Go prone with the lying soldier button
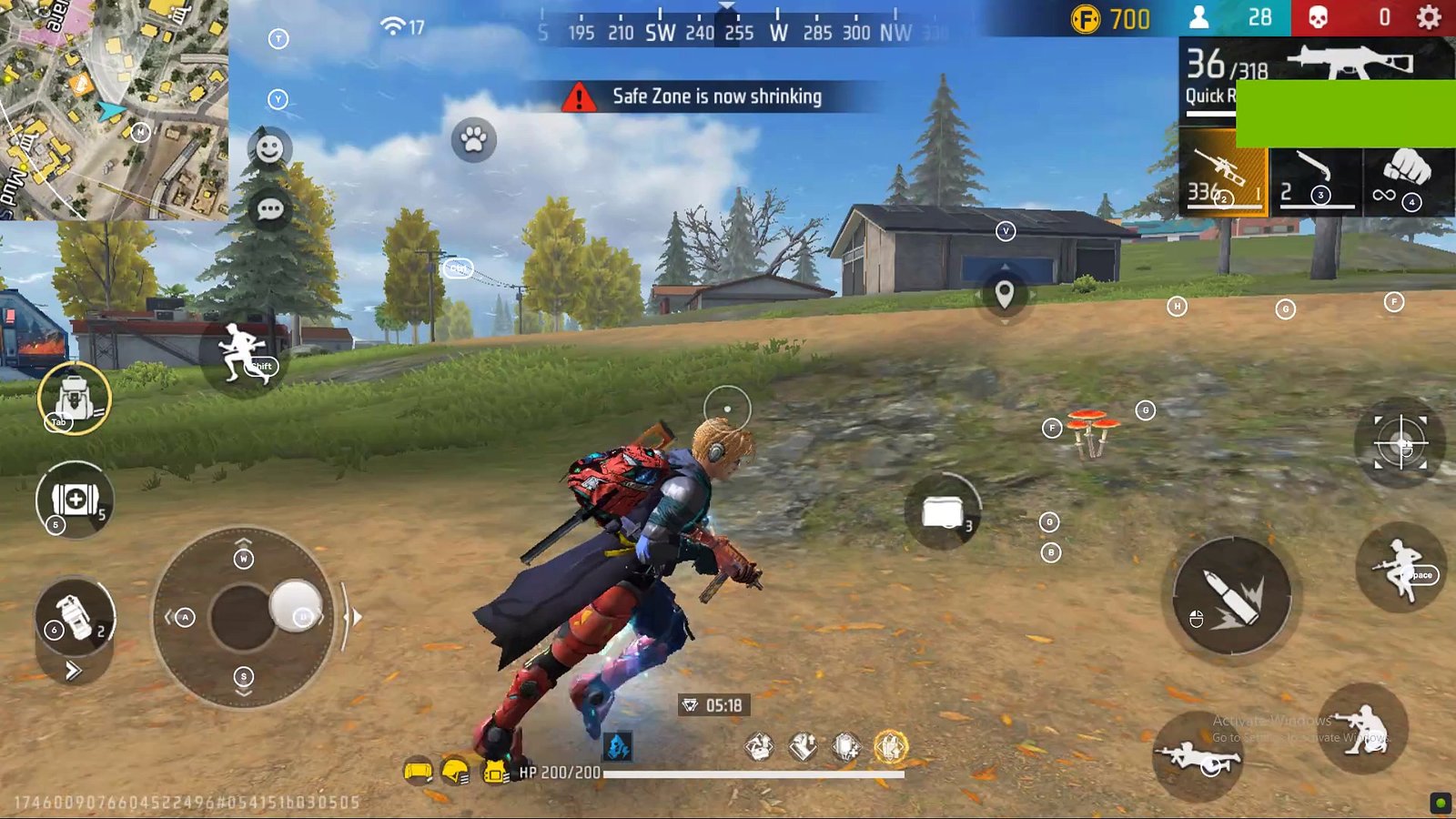The image size is (1456, 819). point(1197,757)
